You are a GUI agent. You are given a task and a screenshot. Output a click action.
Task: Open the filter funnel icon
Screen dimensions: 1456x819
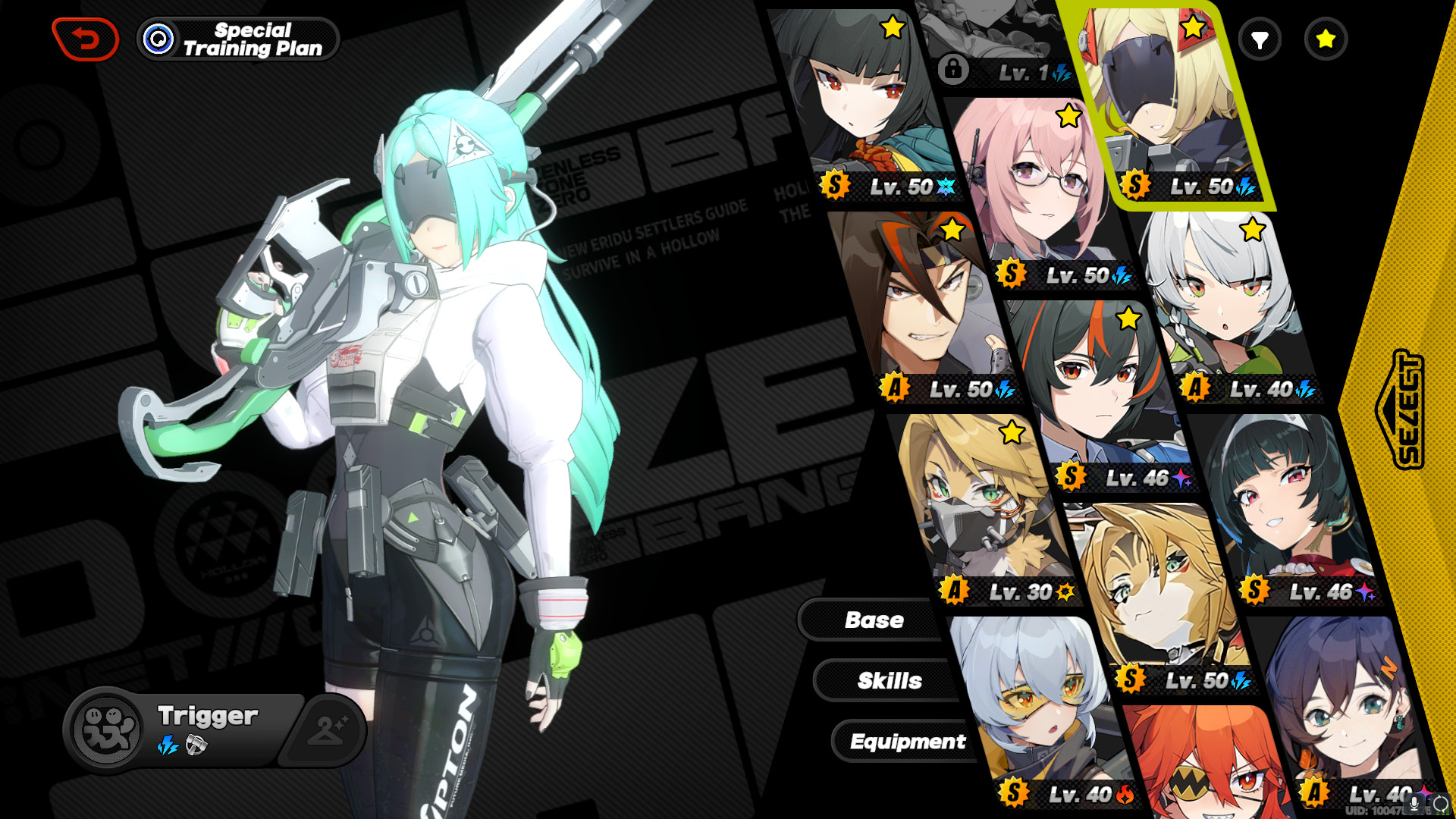1258,39
